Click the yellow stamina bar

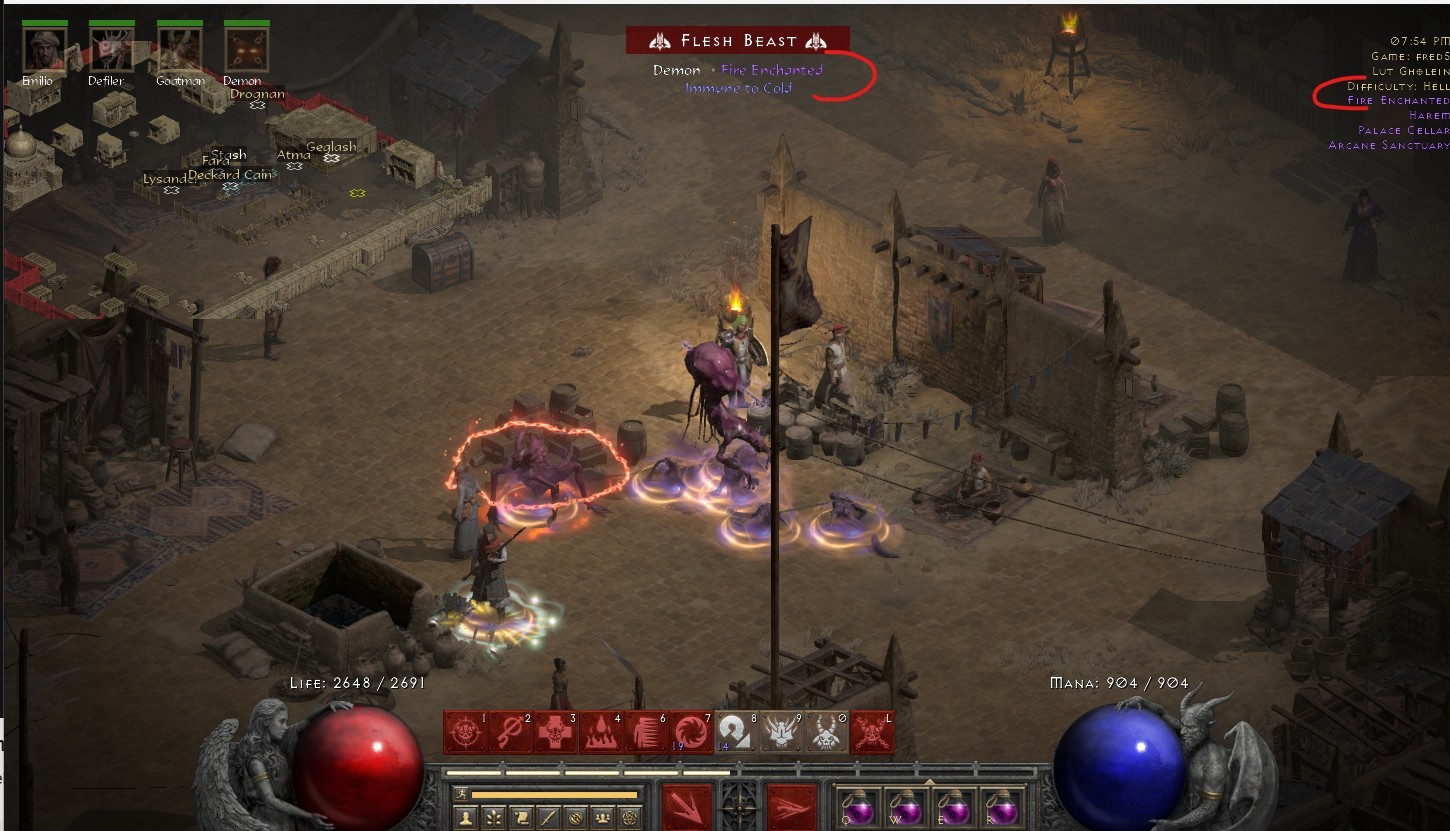click(556, 793)
